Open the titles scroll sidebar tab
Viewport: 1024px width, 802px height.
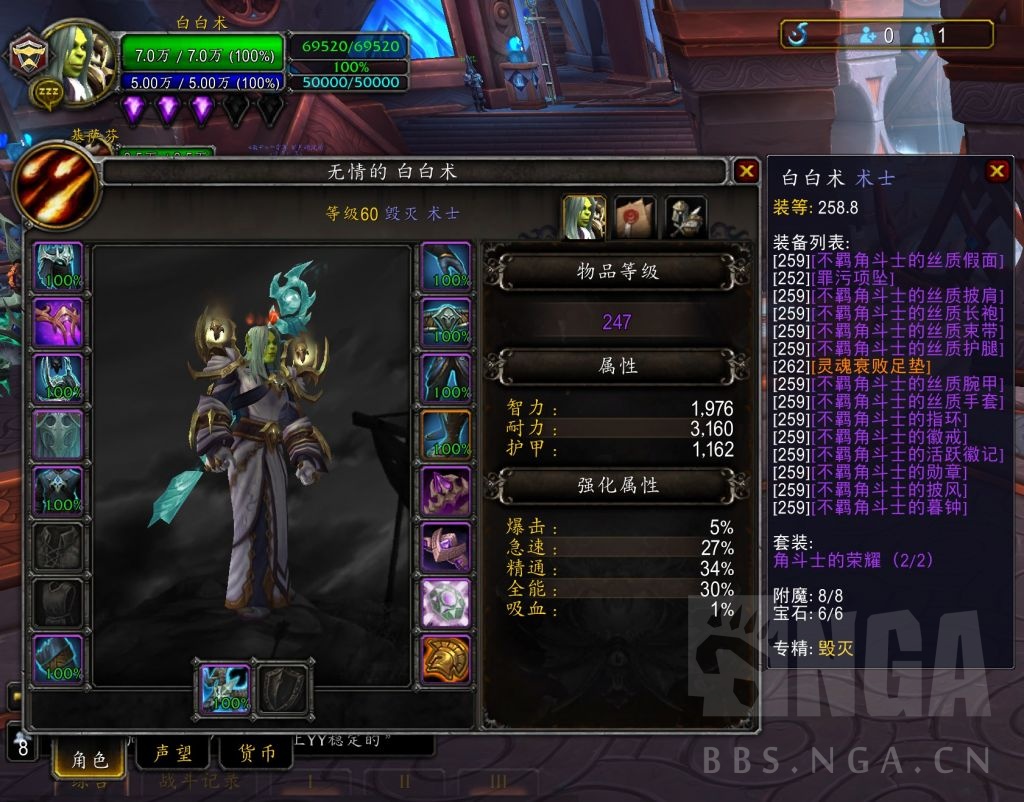click(635, 217)
